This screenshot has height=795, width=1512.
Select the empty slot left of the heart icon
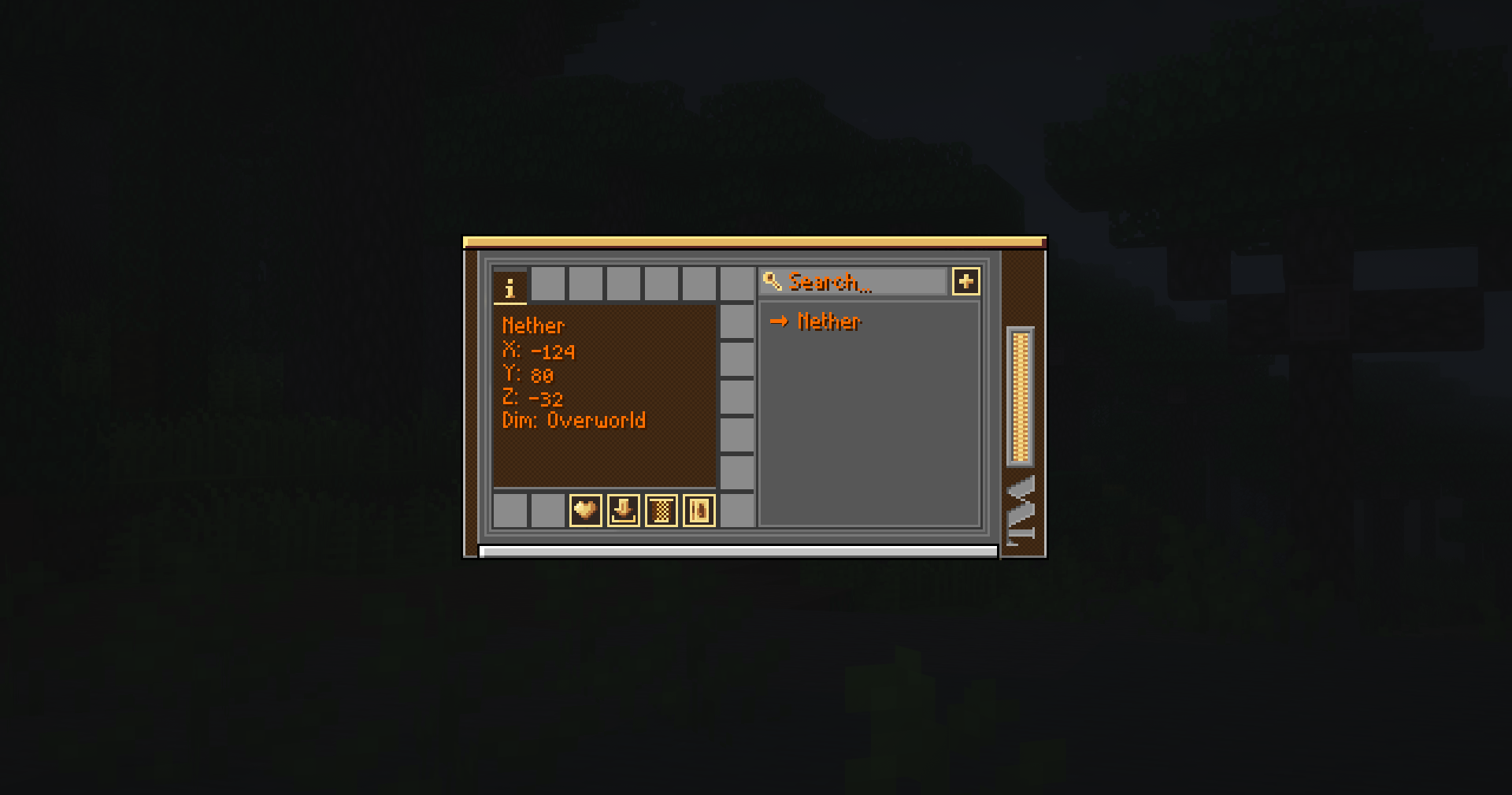point(547,511)
